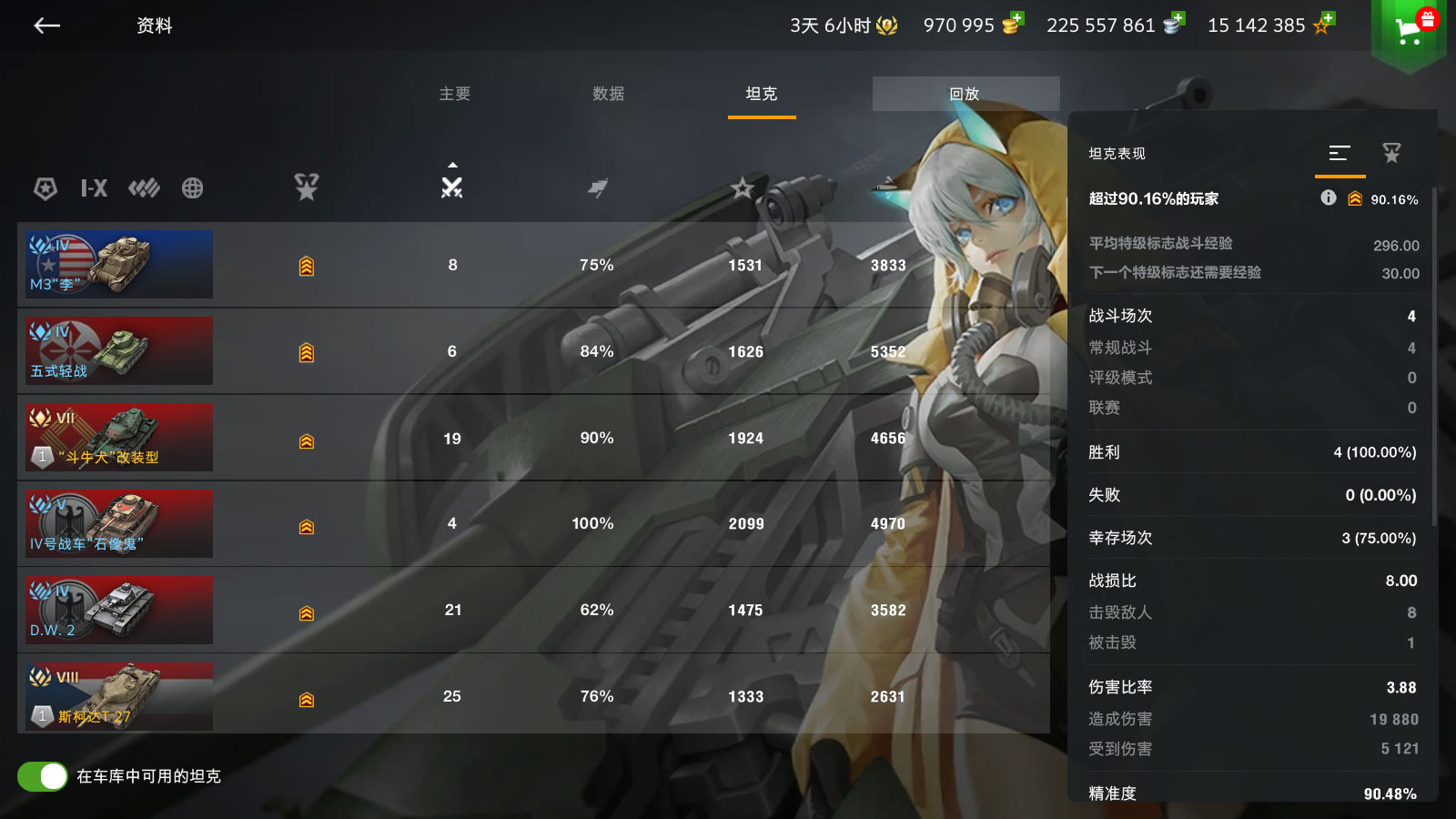Select the 五式轻战 tank row
The height and width of the screenshot is (819, 1456).
[x=119, y=351]
